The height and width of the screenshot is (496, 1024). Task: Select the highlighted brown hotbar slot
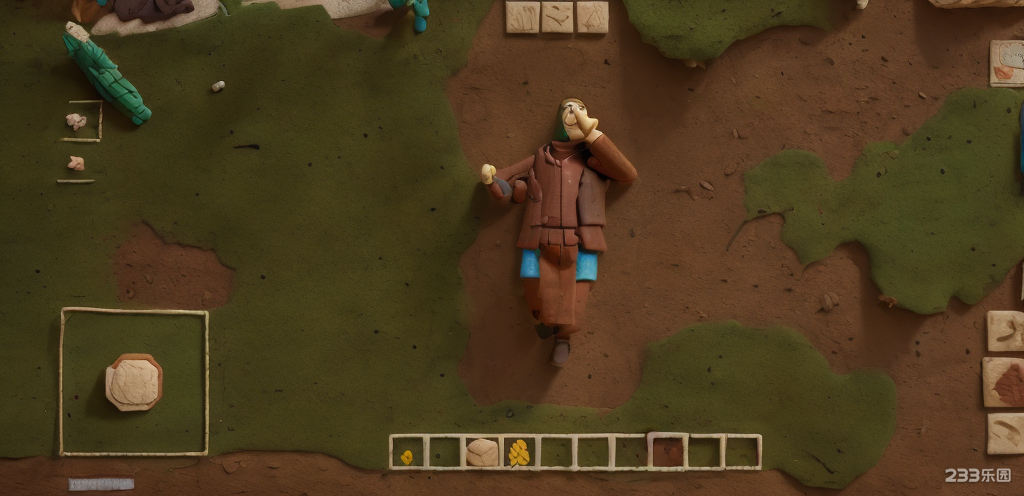pyautogui.click(x=667, y=451)
